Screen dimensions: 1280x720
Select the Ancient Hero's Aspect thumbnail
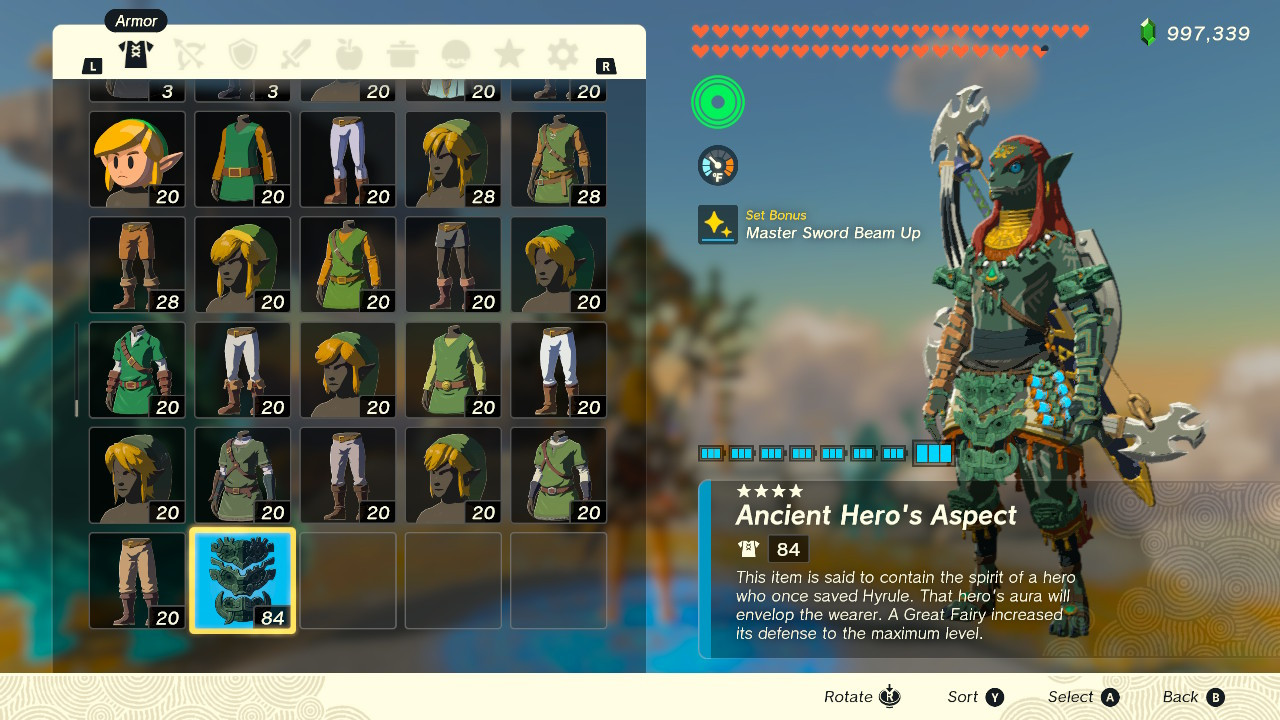242,580
